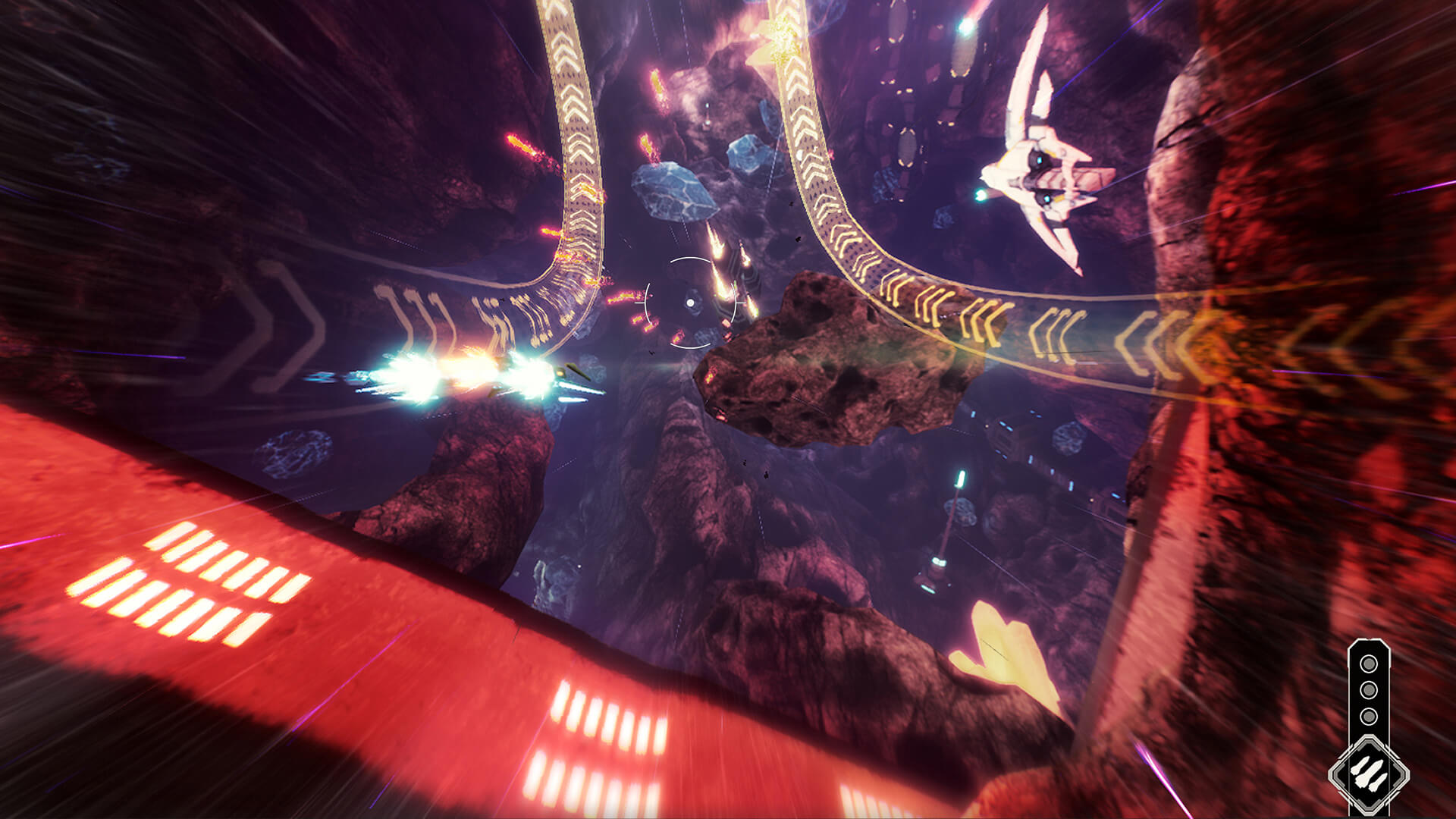Toggle the left crosshair bracket marker
This screenshot has height=819, width=1456.
coord(646,303)
